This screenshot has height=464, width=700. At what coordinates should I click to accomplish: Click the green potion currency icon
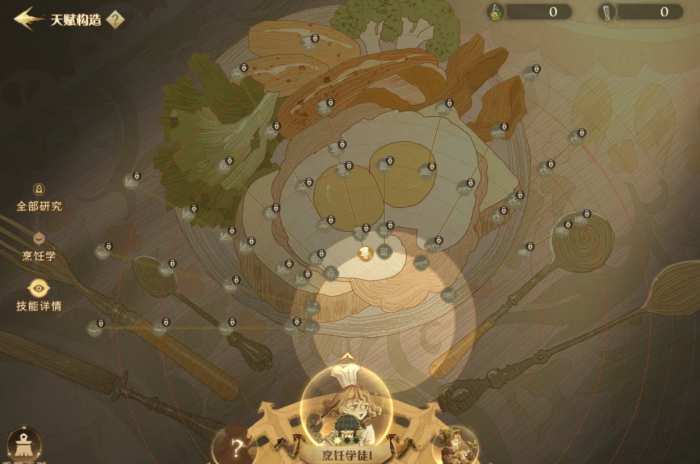tap(495, 12)
